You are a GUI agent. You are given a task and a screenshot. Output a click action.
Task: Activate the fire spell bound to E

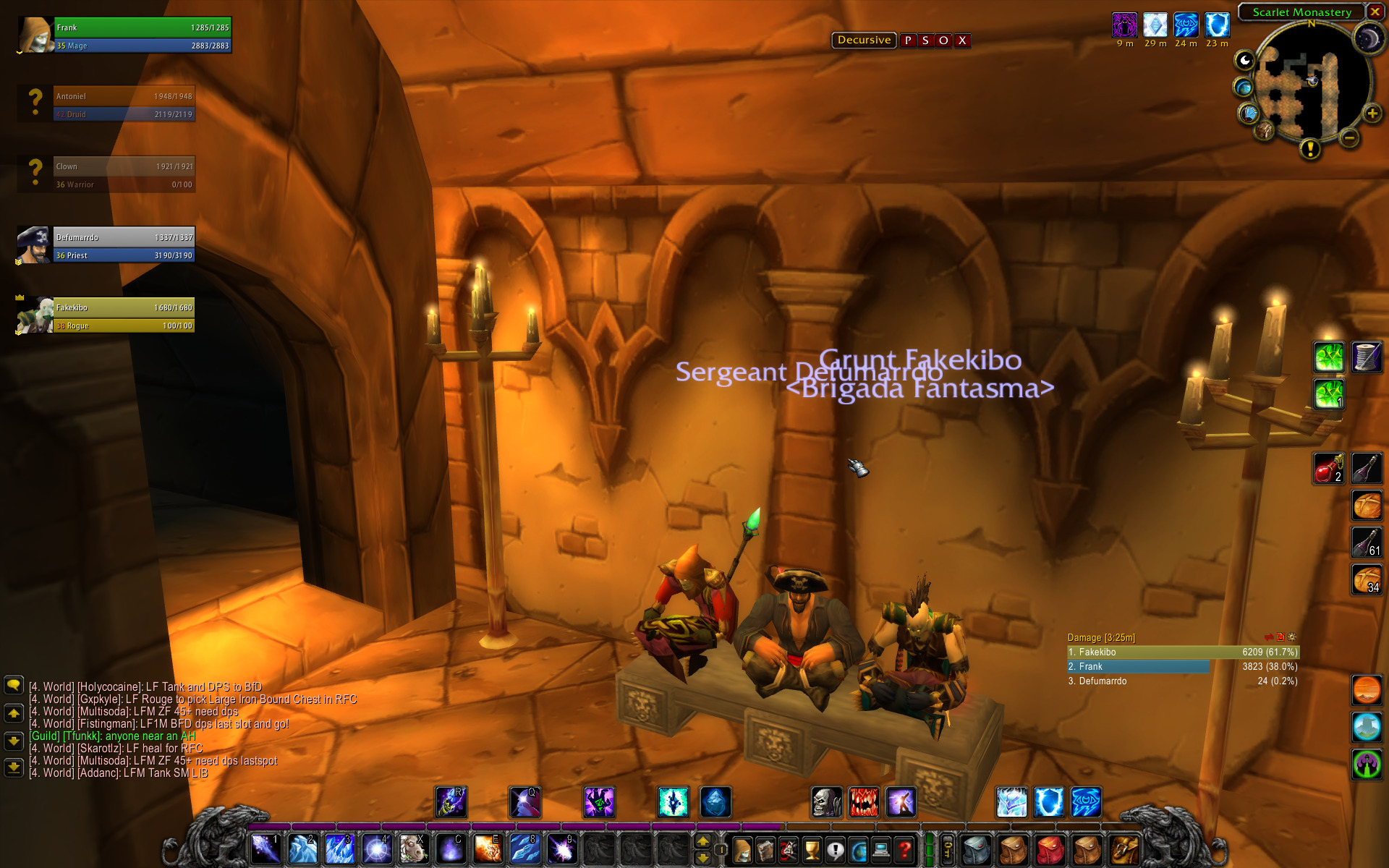coord(488,848)
